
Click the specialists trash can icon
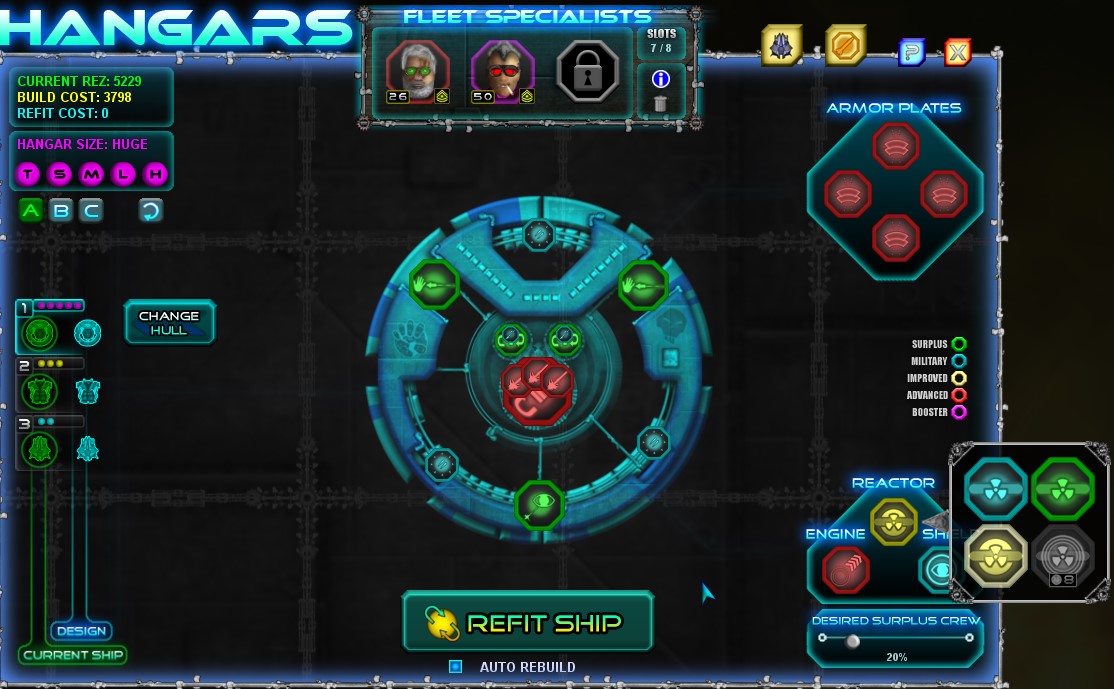[660, 103]
